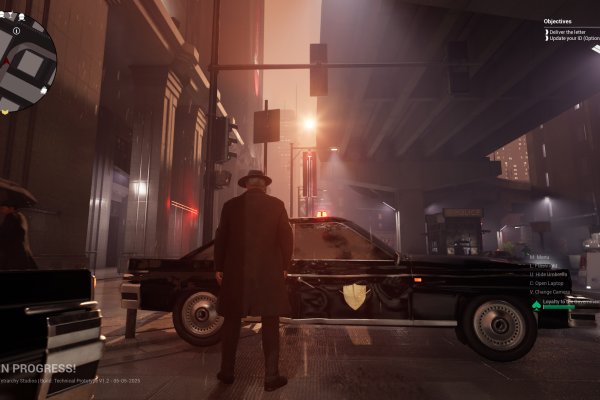Click the green spade loyalty icon
The height and width of the screenshot is (400, 600).
click(x=536, y=304)
